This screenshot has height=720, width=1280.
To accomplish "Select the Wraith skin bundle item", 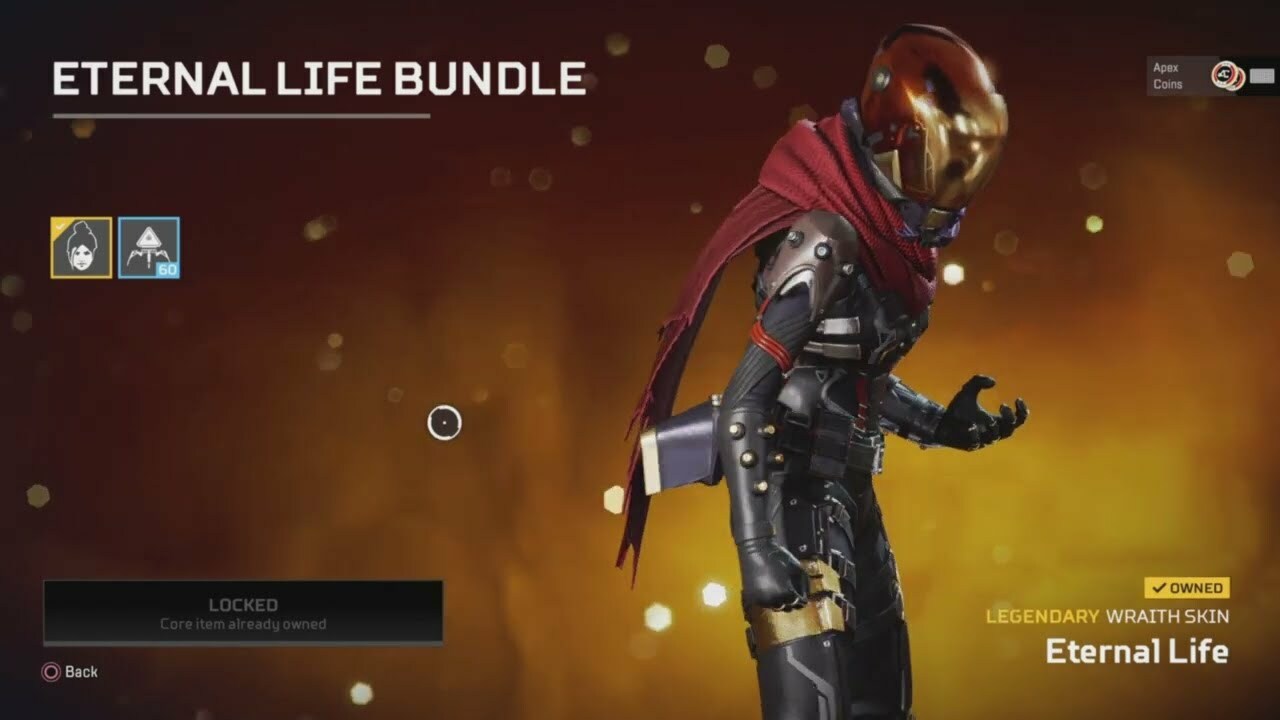I will click(81, 247).
